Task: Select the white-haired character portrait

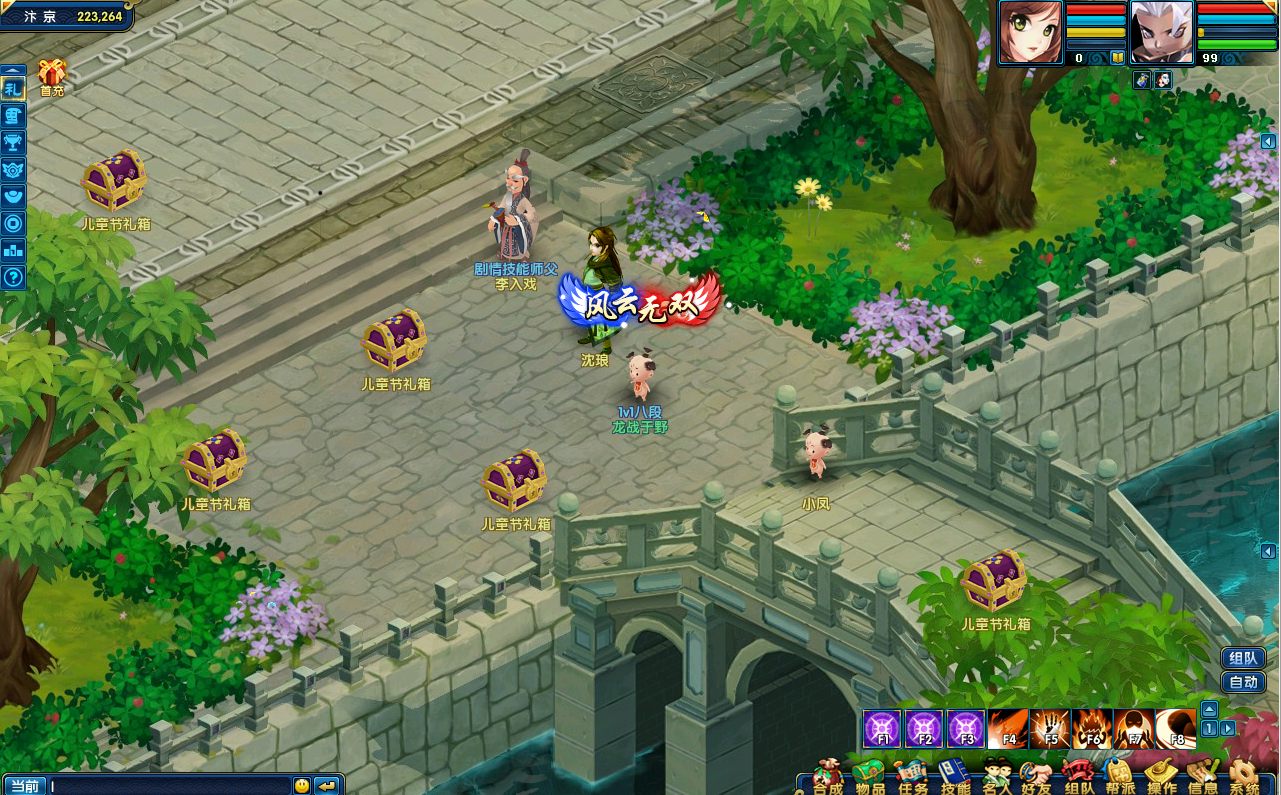Action: (x=1162, y=32)
